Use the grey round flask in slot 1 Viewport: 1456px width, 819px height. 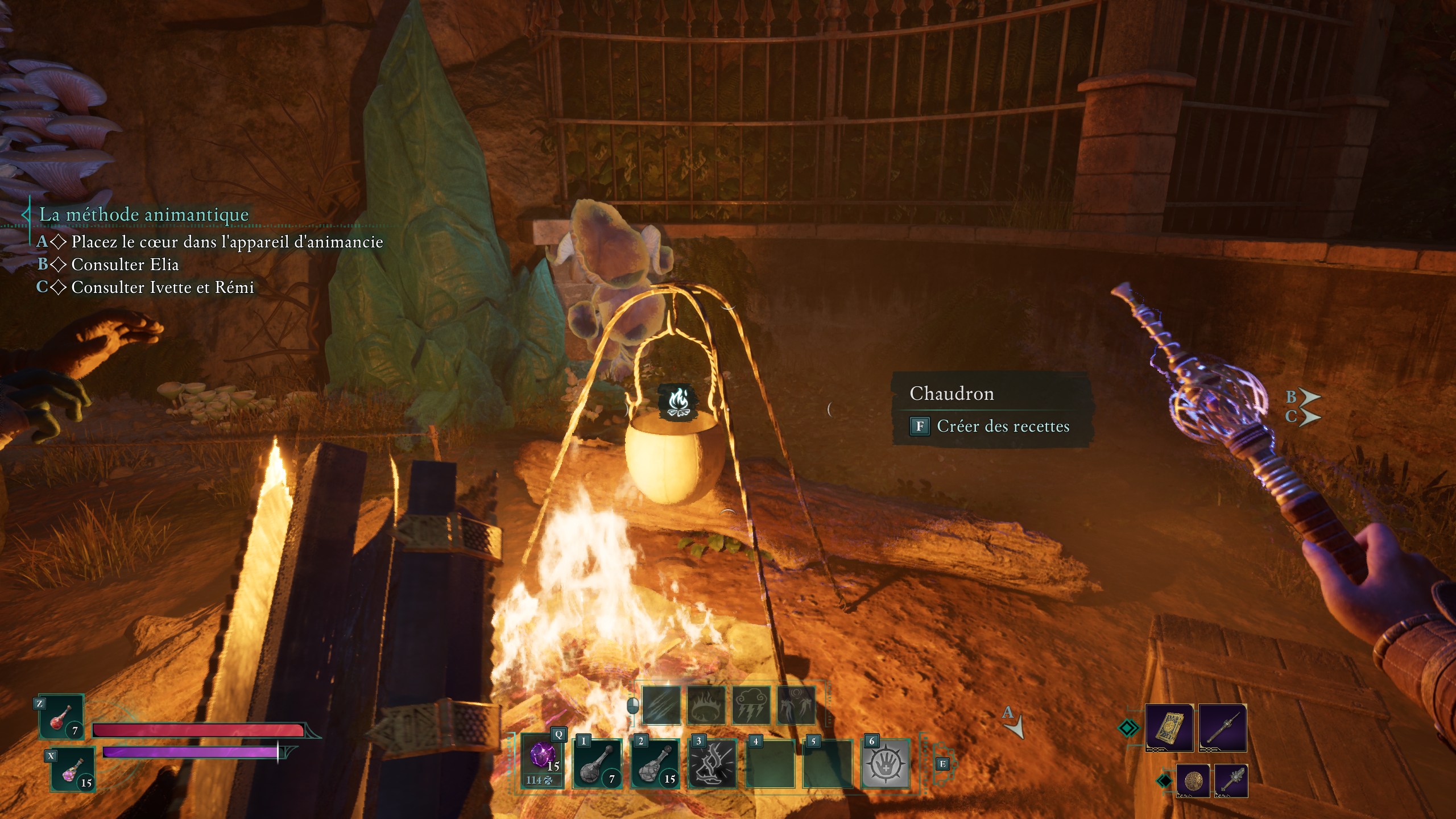597,764
